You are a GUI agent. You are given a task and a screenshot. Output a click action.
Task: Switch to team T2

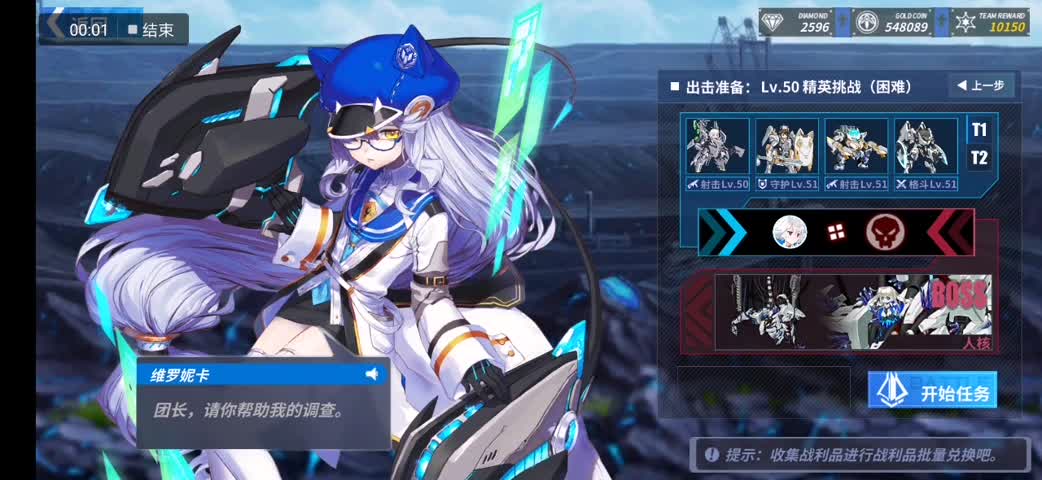point(978,158)
